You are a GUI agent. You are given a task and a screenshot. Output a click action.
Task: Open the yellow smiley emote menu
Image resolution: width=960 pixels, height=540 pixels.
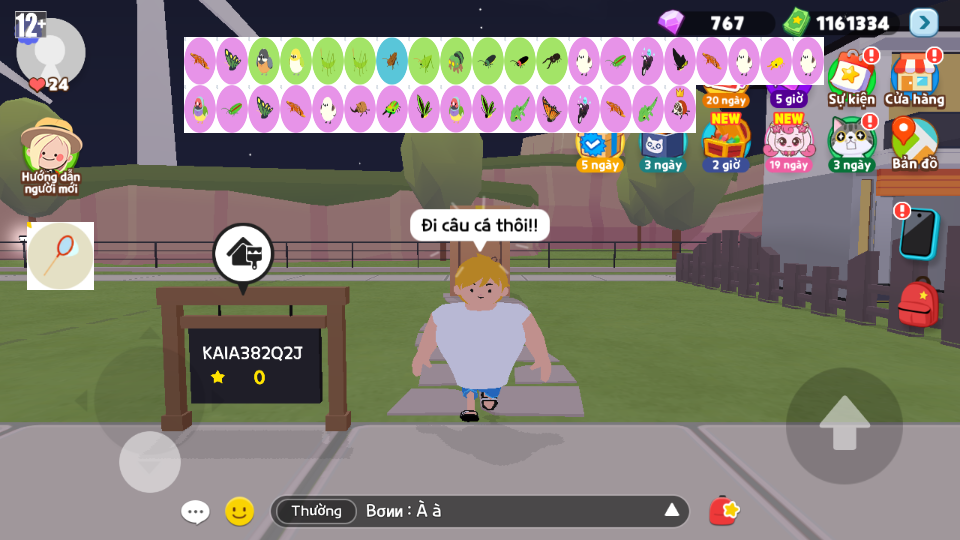239,511
